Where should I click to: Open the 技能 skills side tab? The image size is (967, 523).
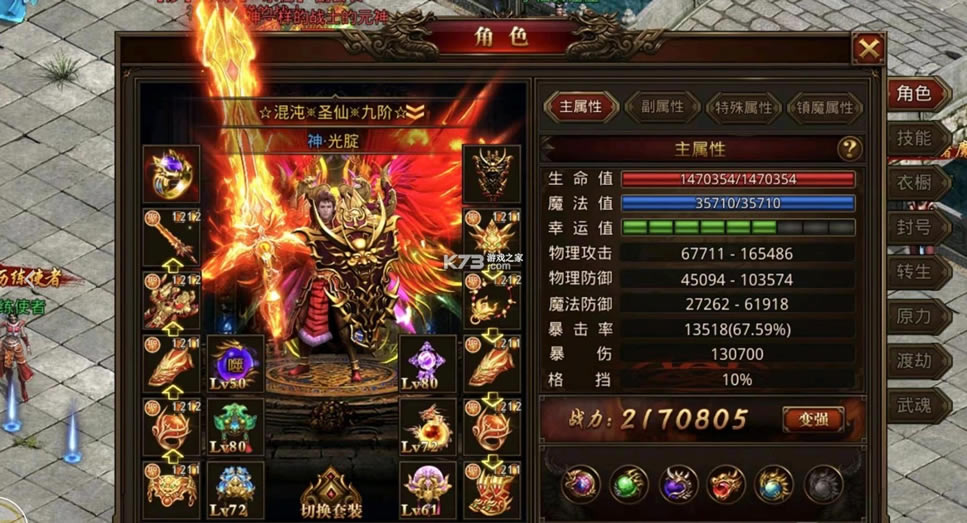click(x=915, y=139)
